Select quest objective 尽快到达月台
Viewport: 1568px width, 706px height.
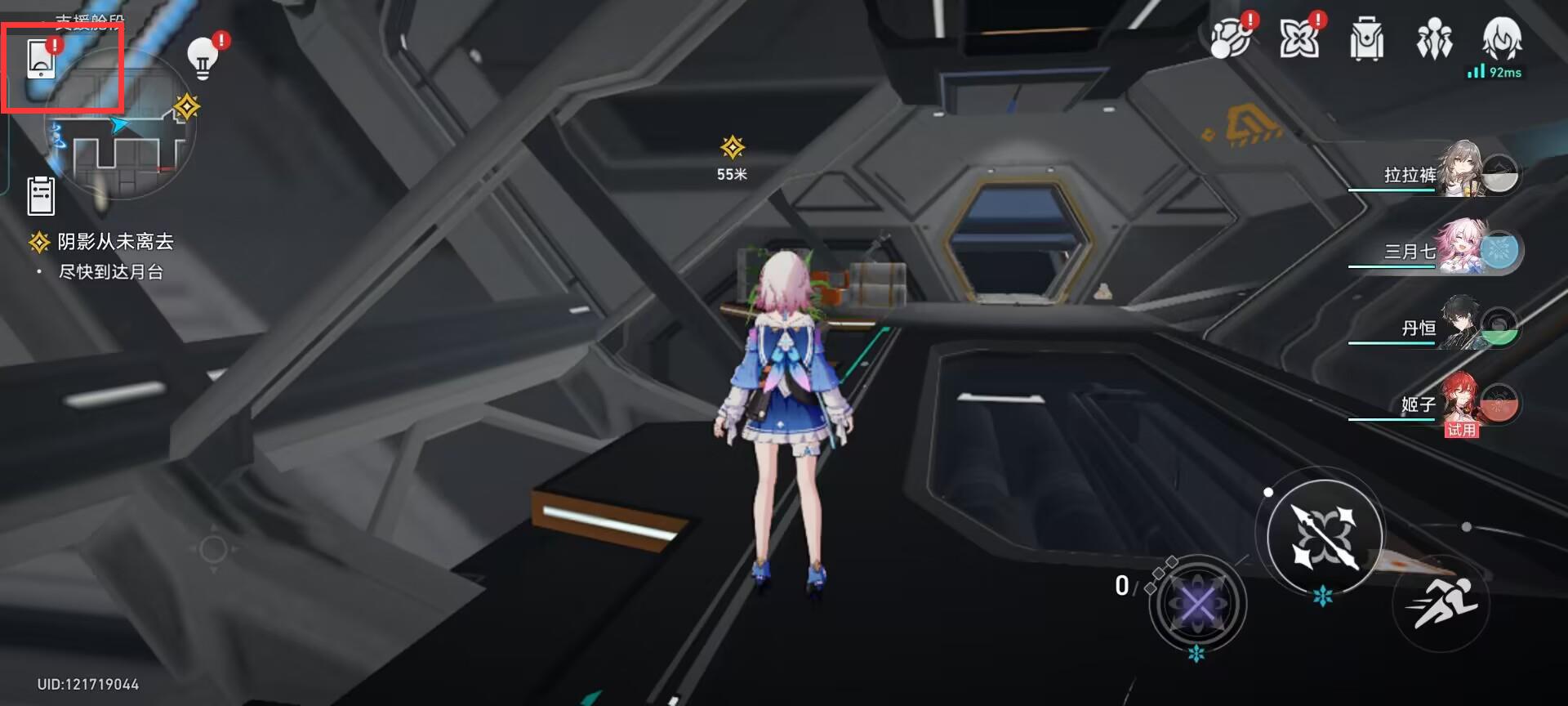coord(114,272)
